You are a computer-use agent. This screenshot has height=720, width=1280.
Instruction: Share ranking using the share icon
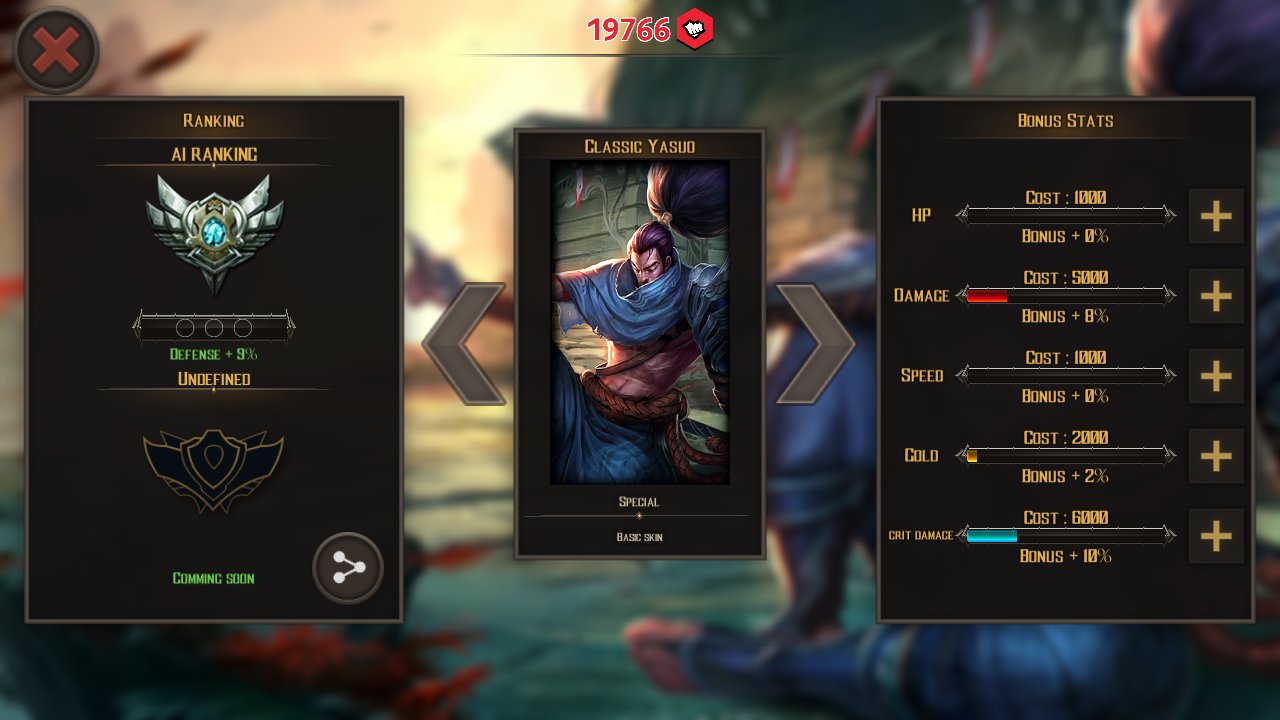click(348, 568)
